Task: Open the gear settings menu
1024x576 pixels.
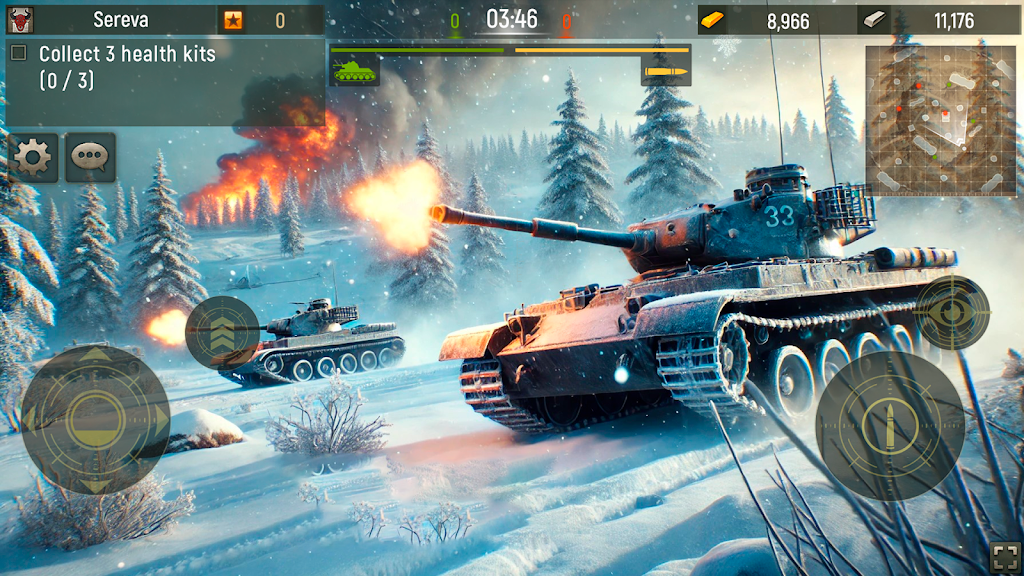Action: tap(33, 158)
